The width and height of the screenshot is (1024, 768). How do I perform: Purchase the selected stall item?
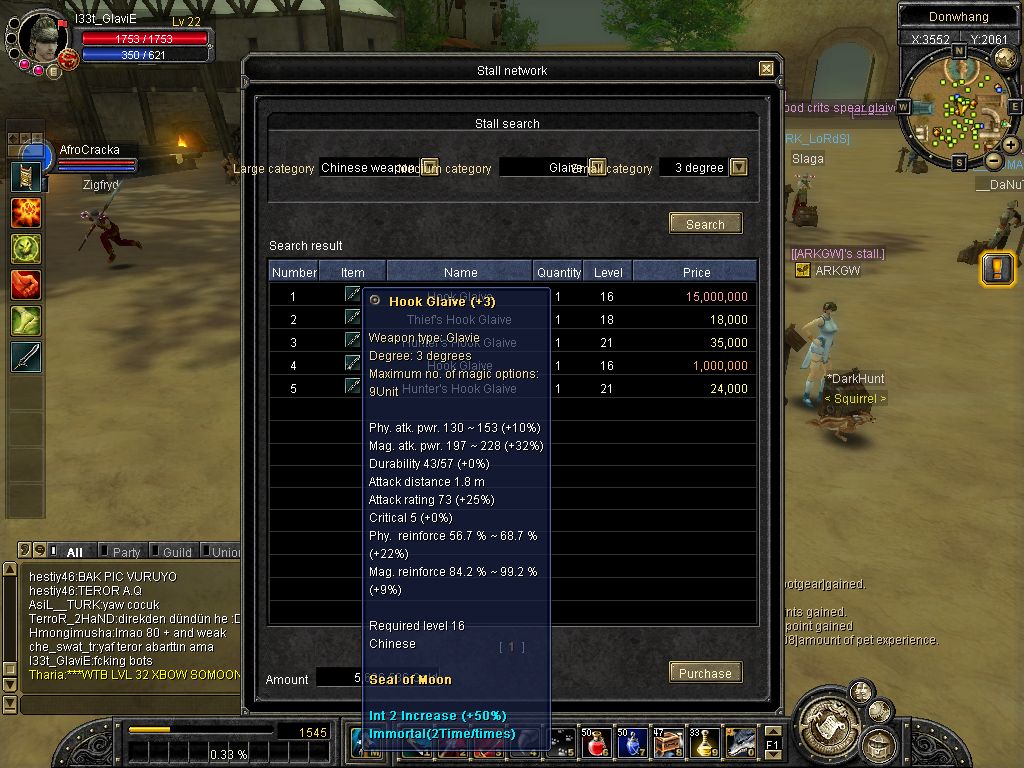[x=705, y=673]
